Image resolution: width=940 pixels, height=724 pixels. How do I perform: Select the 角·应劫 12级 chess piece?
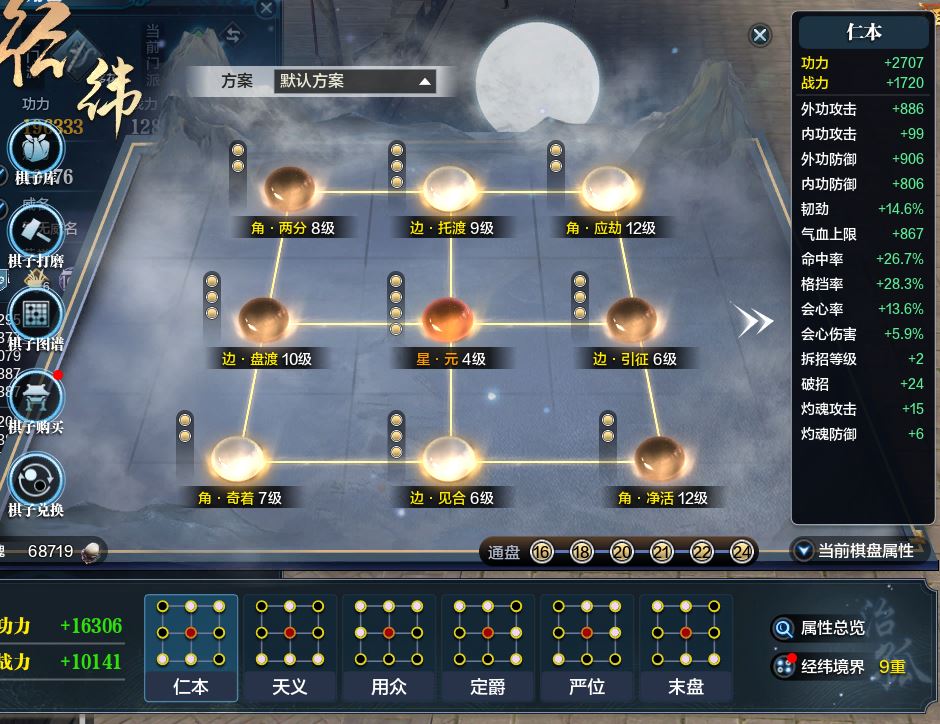coord(609,188)
